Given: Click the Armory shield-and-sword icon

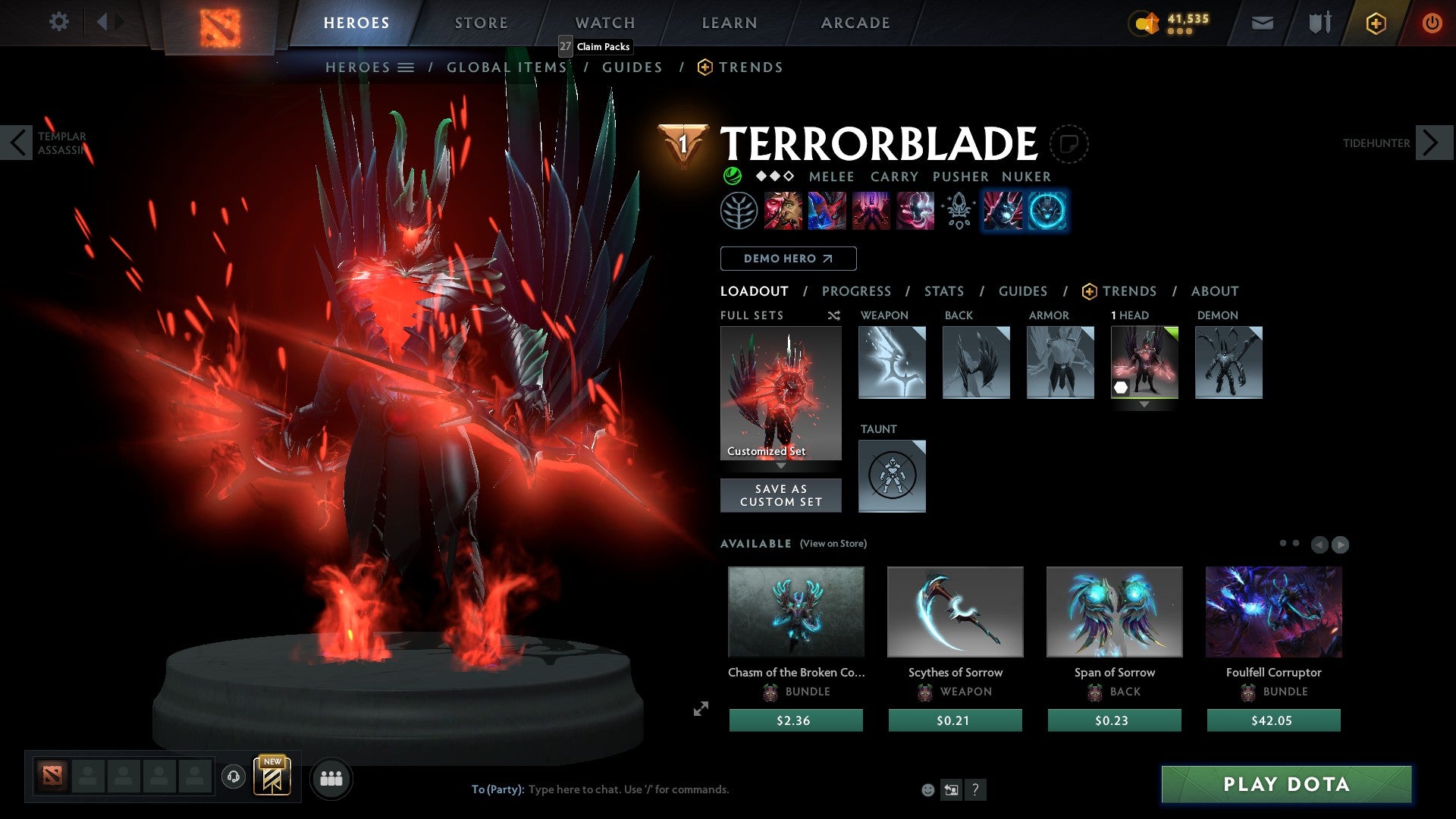Looking at the screenshot, I should click(1318, 22).
